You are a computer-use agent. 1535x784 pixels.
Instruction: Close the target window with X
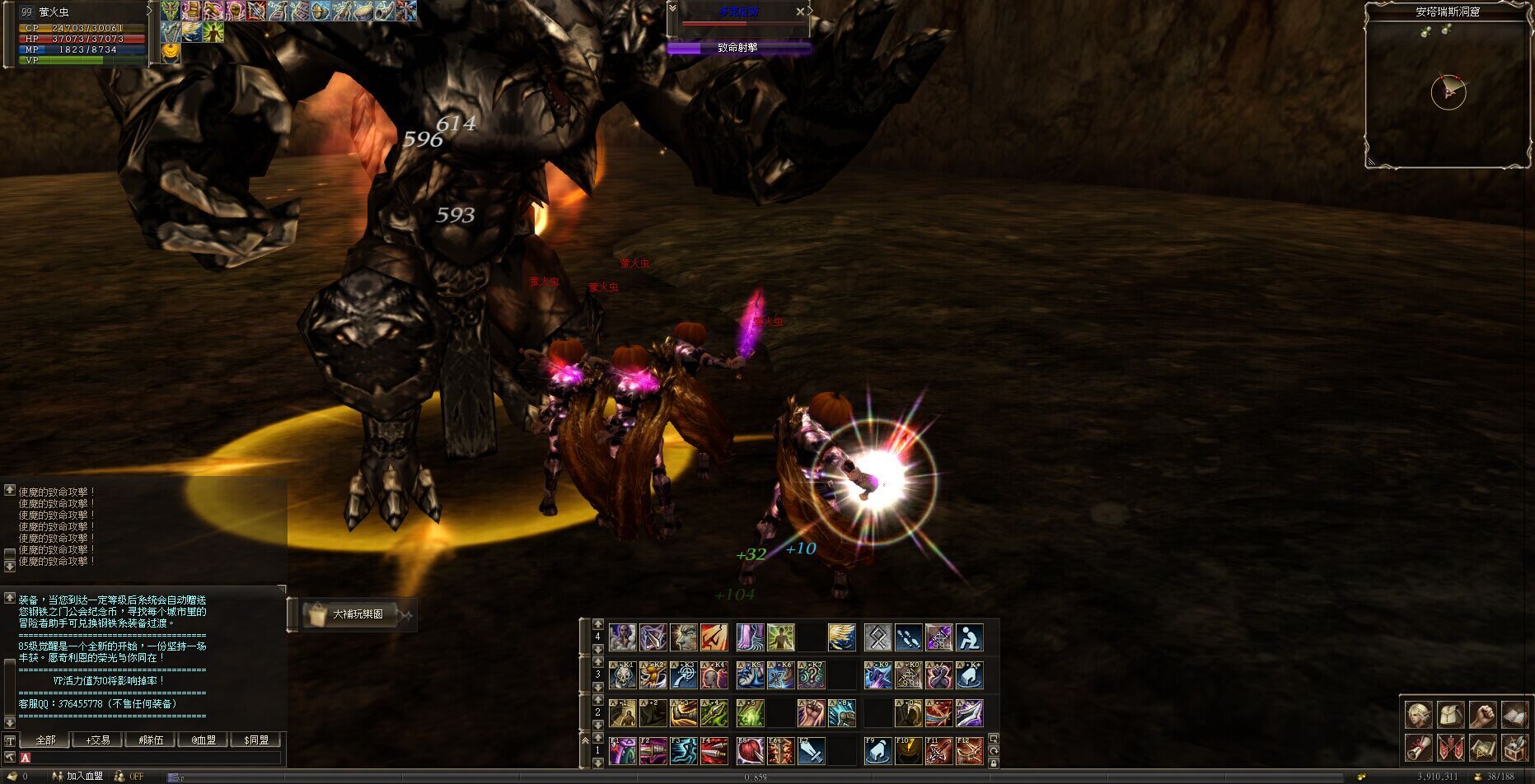pos(800,12)
